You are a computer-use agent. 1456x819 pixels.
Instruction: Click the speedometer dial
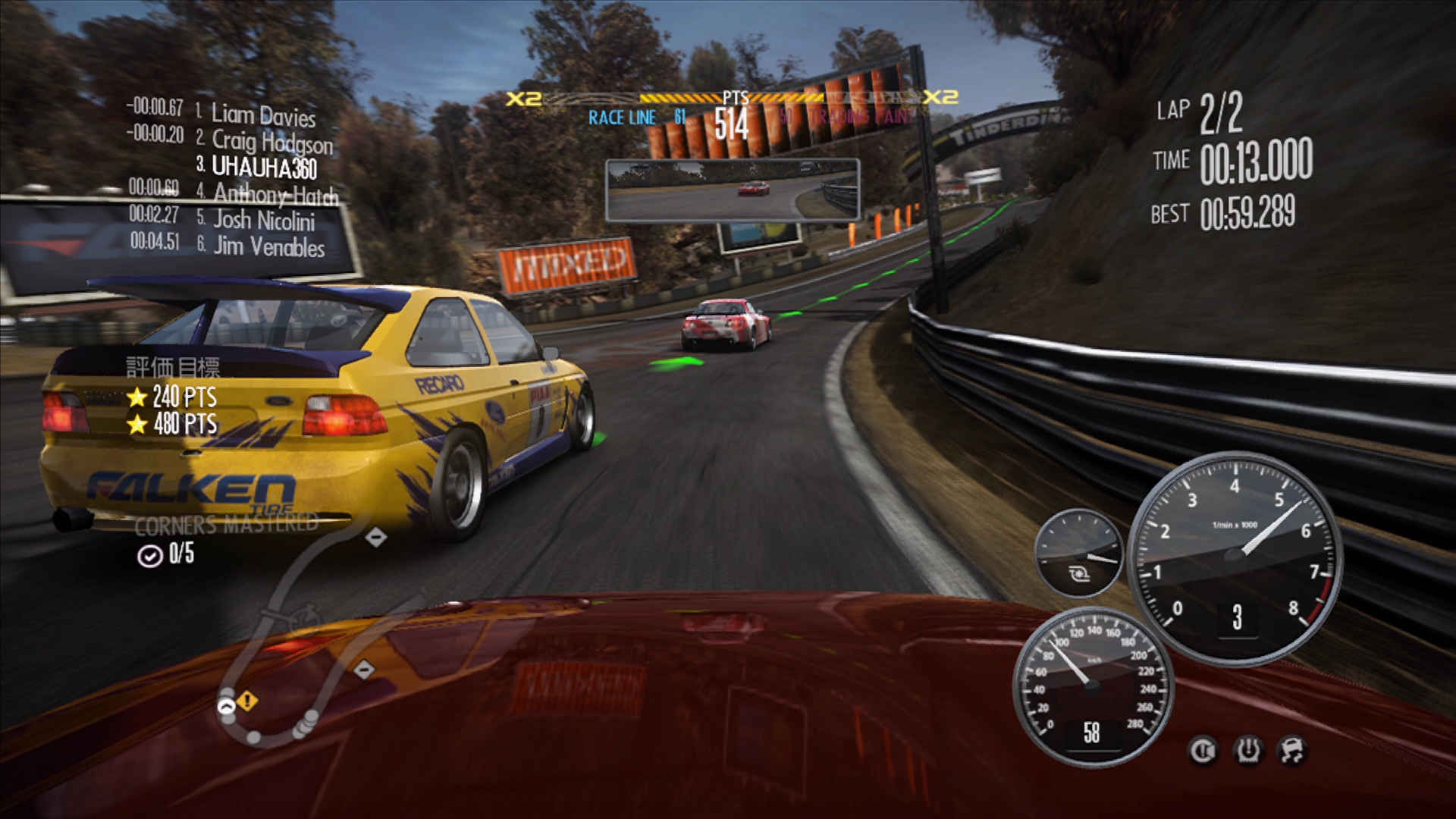(1092, 686)
